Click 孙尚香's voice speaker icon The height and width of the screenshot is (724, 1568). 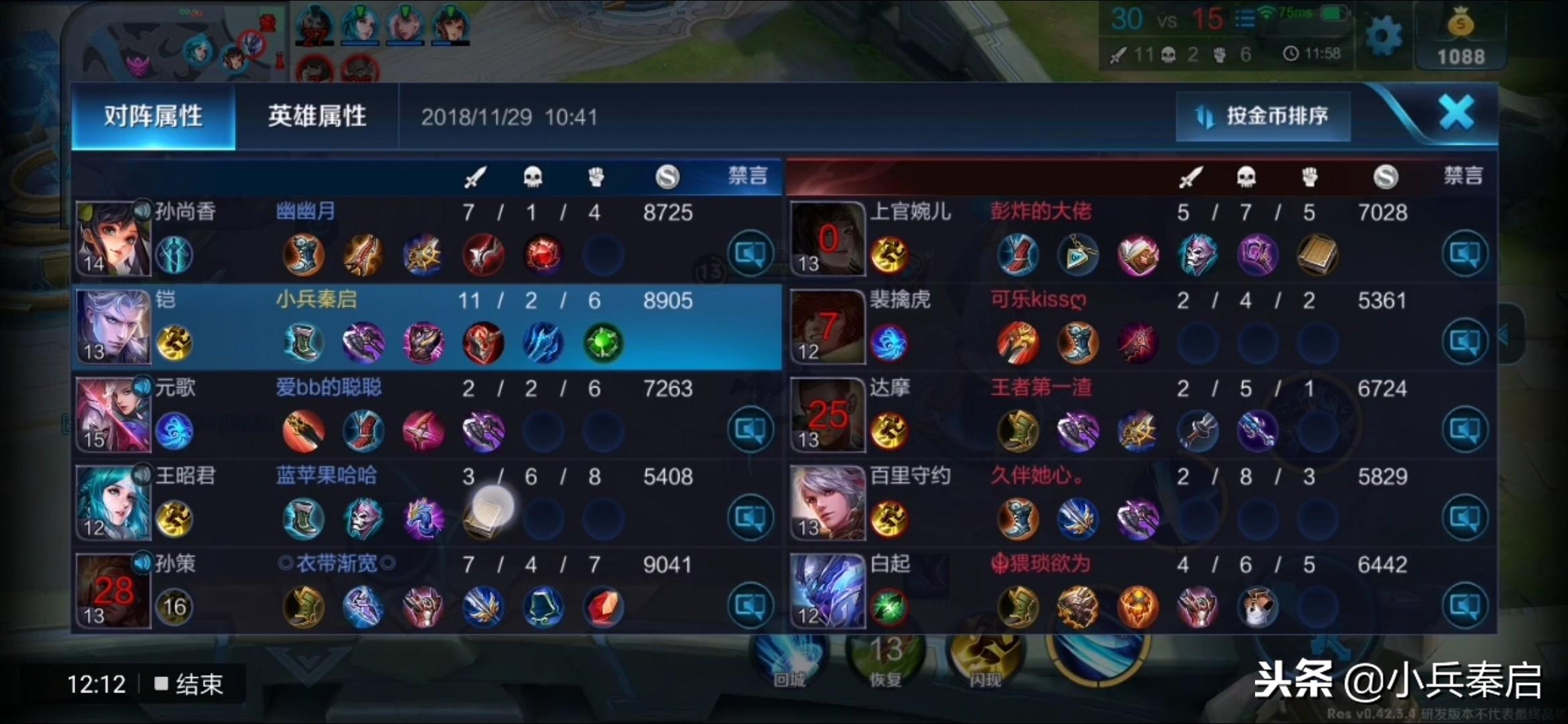tap(142, 210)
